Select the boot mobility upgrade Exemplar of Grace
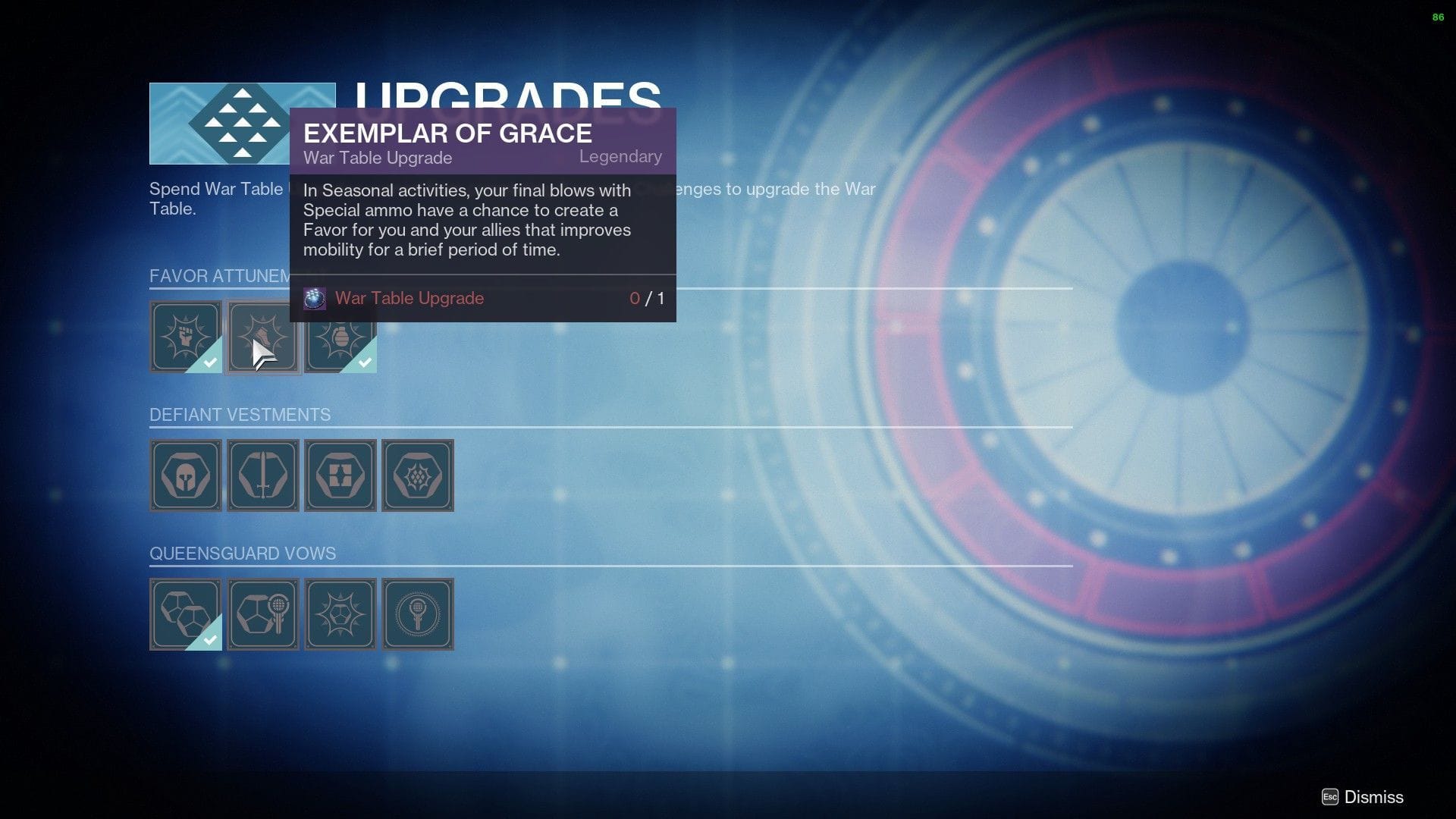The width and height of the screenshot is (1456, 819). pyautogui.click(x=263, y=336)
